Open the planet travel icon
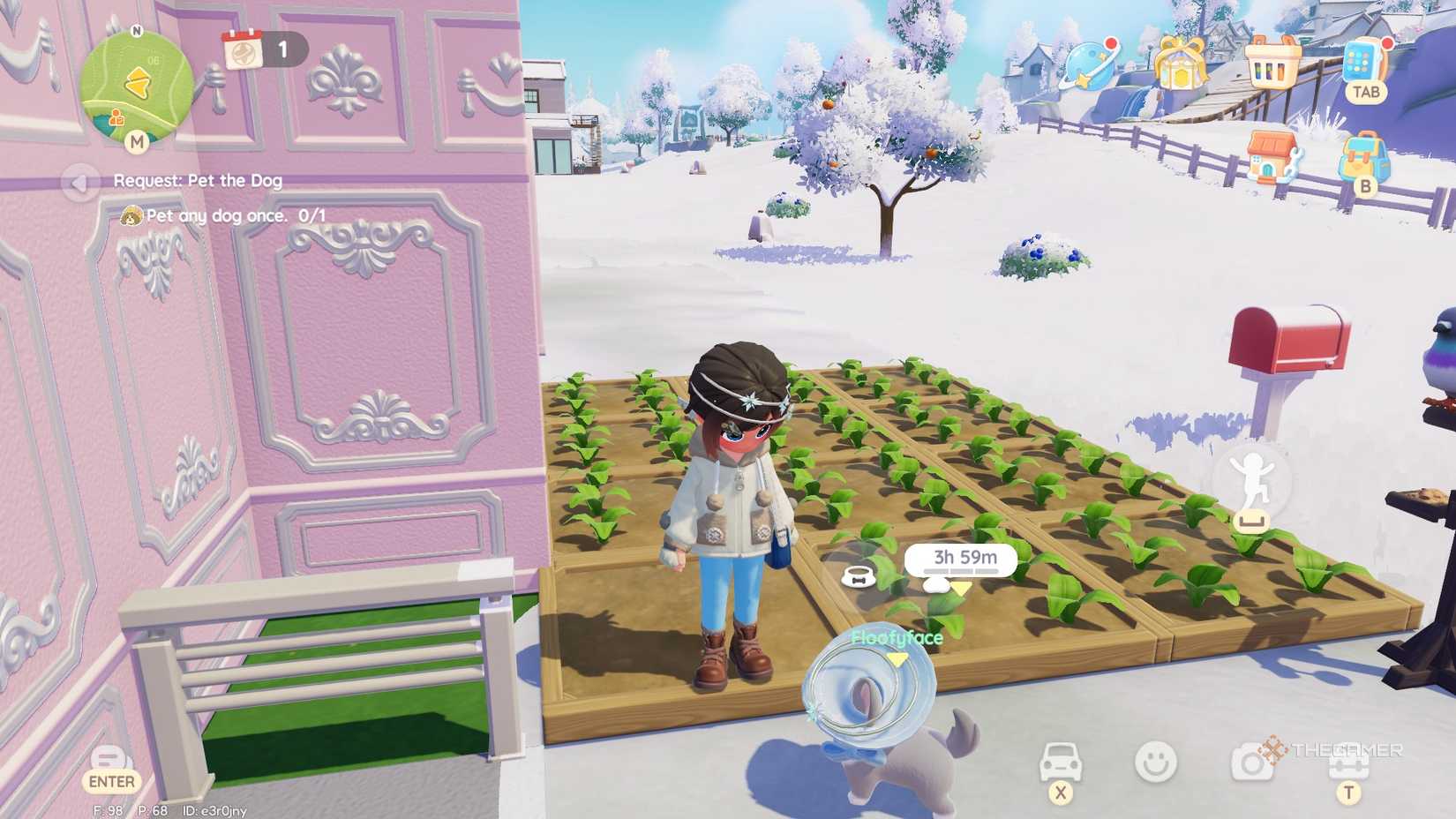 tap(1087, 64)
